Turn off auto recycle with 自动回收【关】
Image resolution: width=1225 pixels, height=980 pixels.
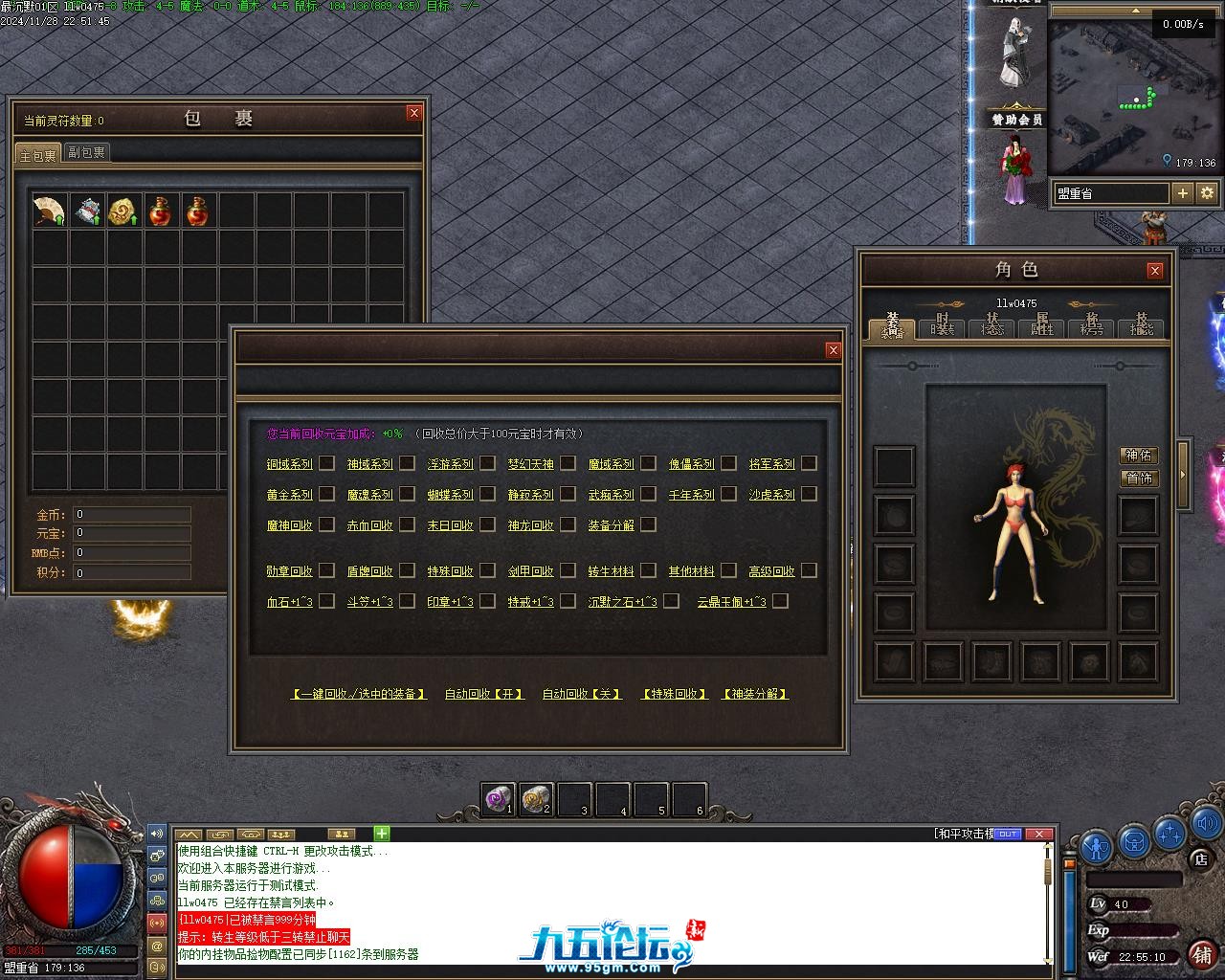tap(582, 694)
